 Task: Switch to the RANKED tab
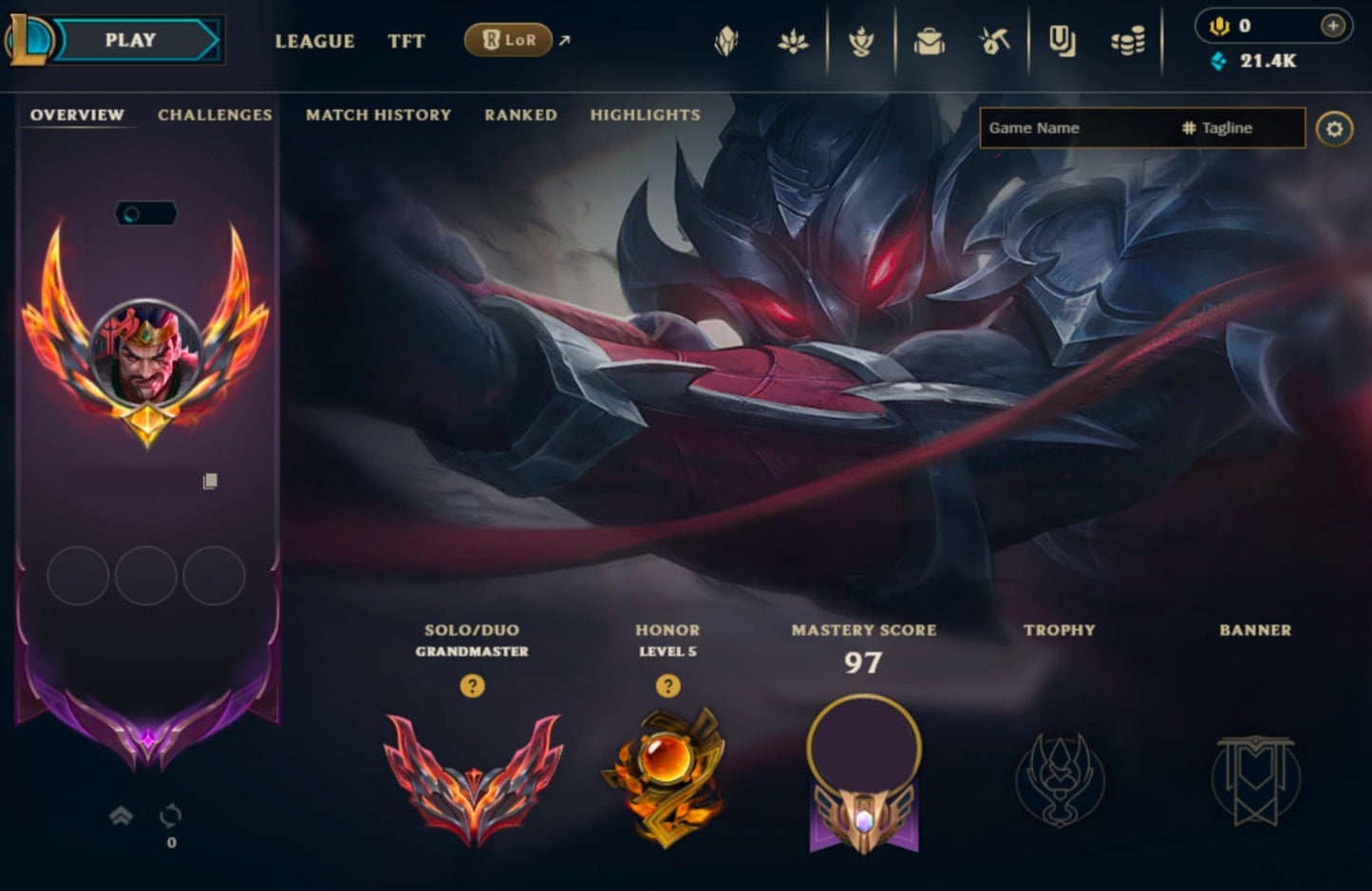click(x=520, y=115)
